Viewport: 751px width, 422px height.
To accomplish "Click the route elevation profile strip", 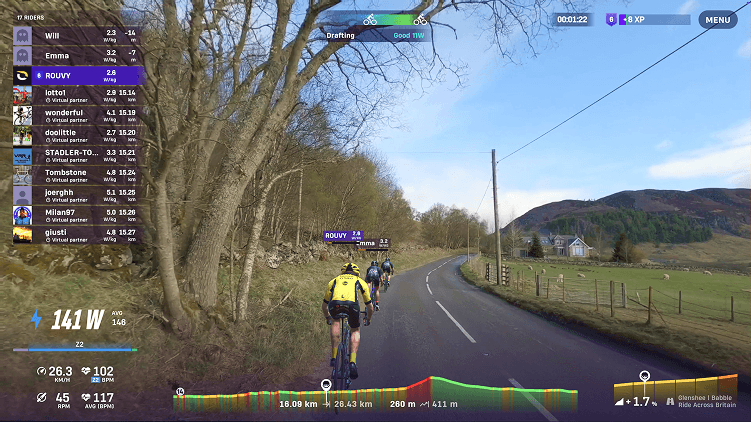I will click(375, 391).
